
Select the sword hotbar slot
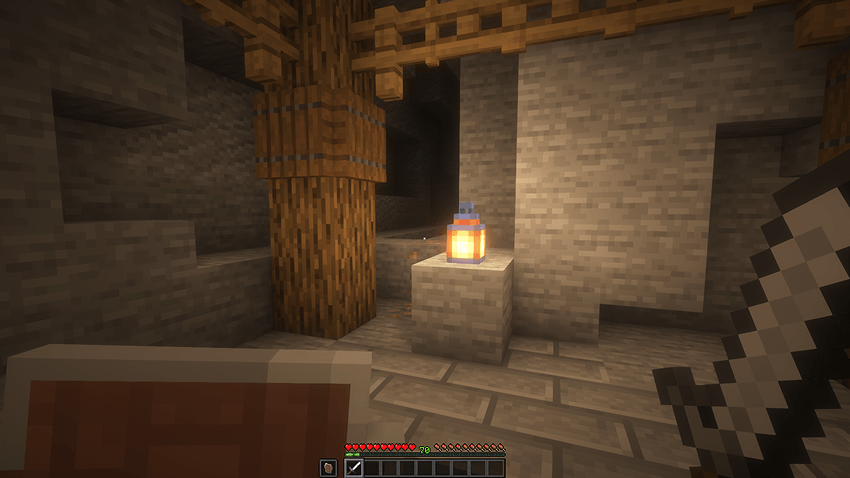click(x=353, y=467)
